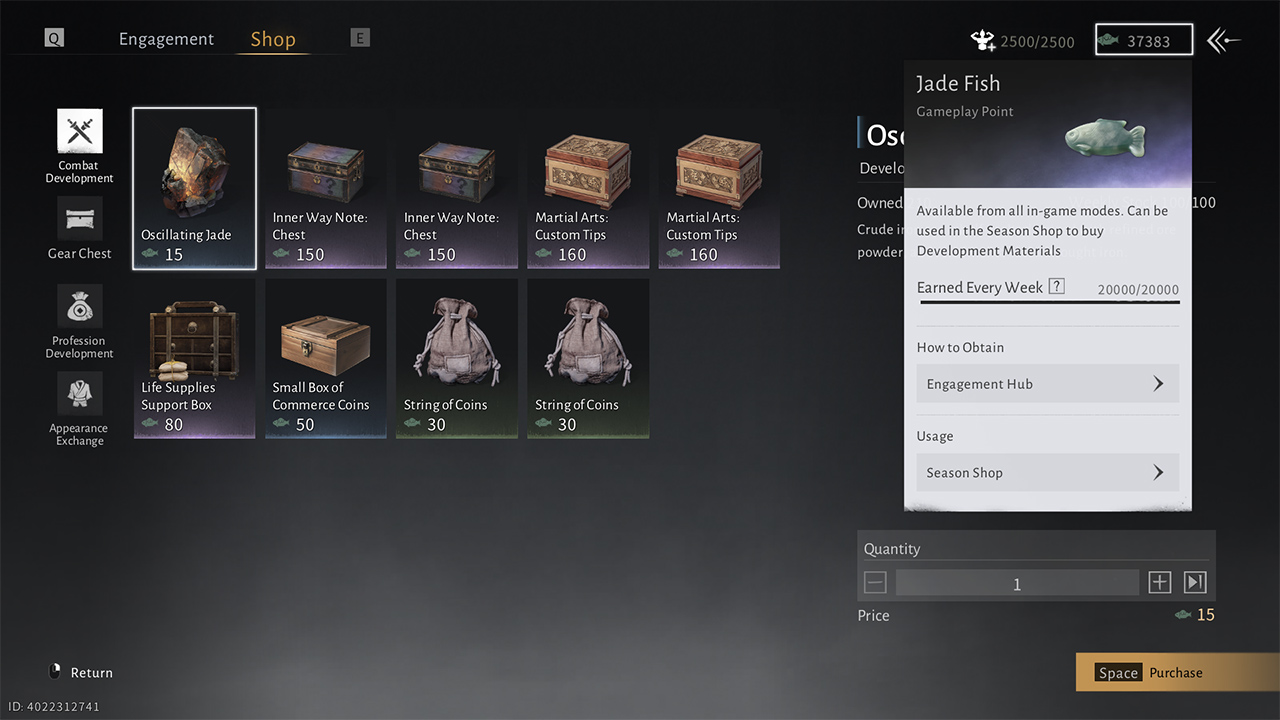Show the Earned Every Week help tooltip
1280x720 pixels.
coord(1056,287)
